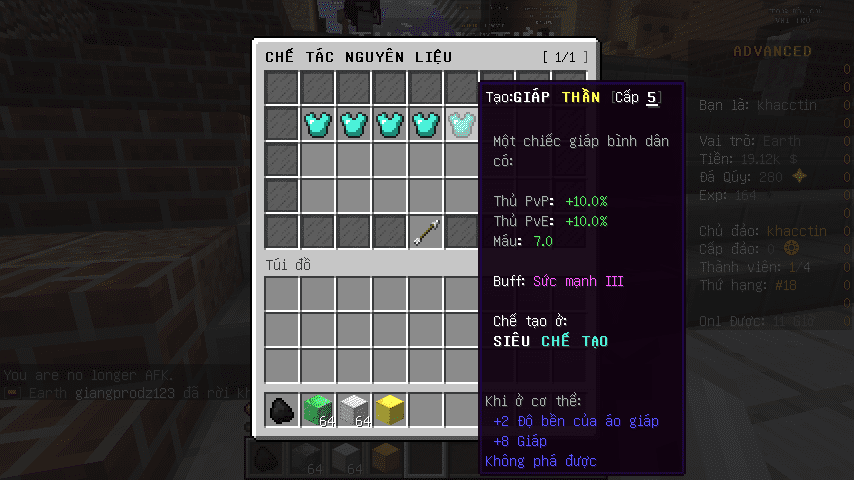Choose the gold block slot
854x480 pixels.
tap(389, 409)
